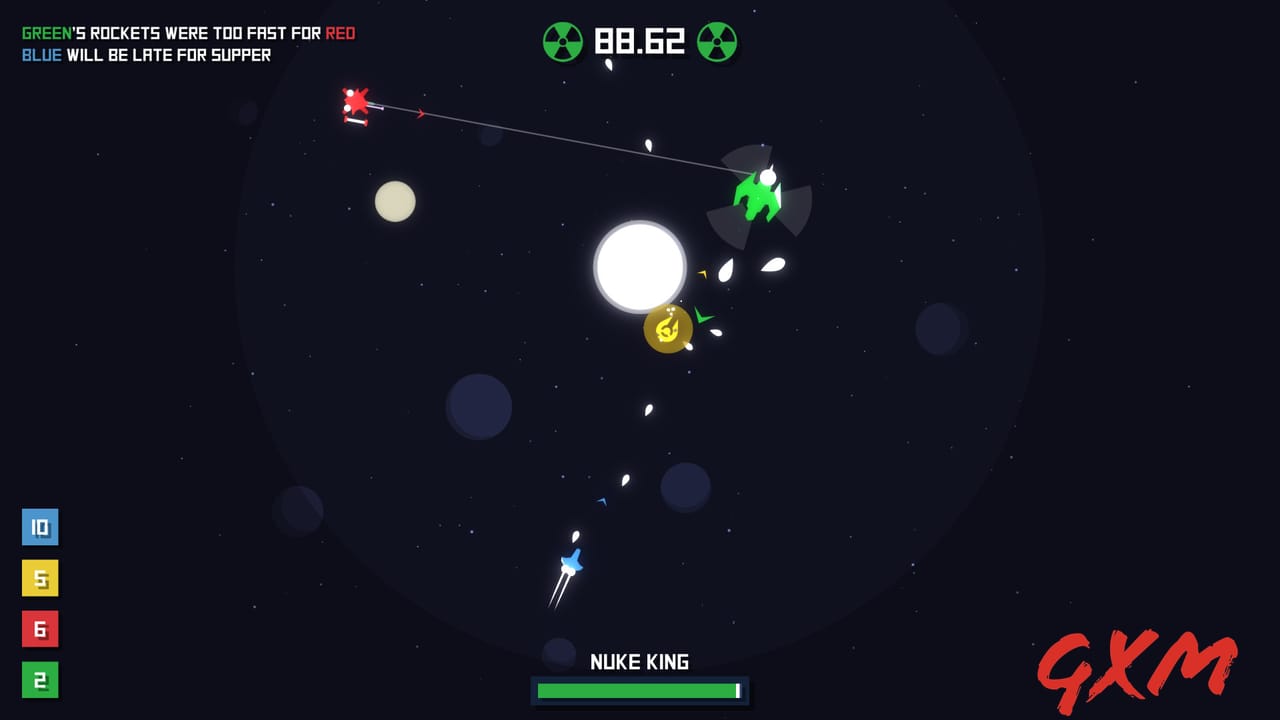Click the blue score tile showing 10
Screen dimensions: 1280x720
pos(40,527)
